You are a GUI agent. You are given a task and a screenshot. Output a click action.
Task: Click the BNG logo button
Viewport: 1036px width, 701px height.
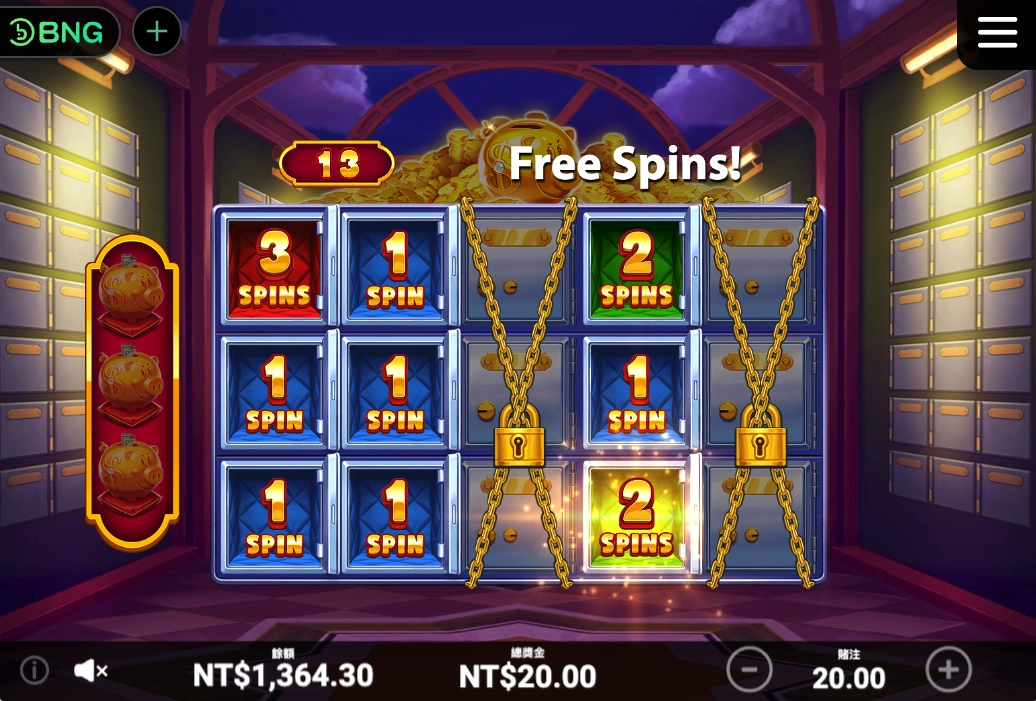(x=58, y=32)
